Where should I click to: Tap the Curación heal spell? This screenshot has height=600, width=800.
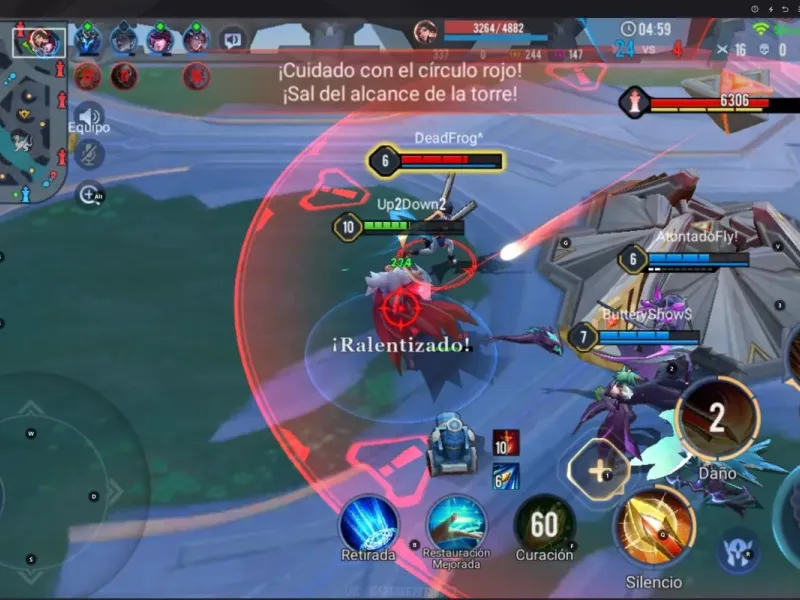[x=544, y=523]
